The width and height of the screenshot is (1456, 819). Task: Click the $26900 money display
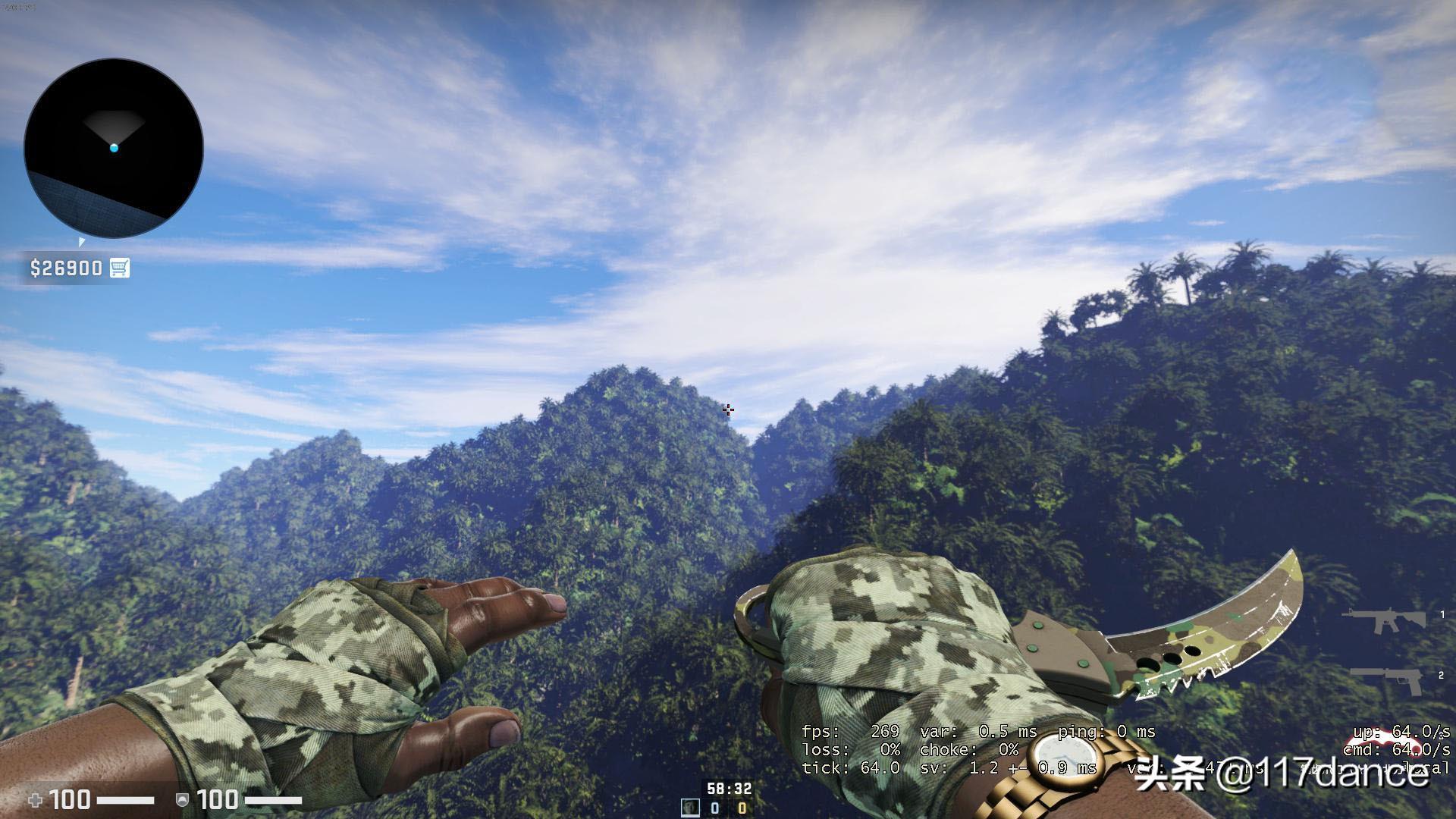(67, 267)
